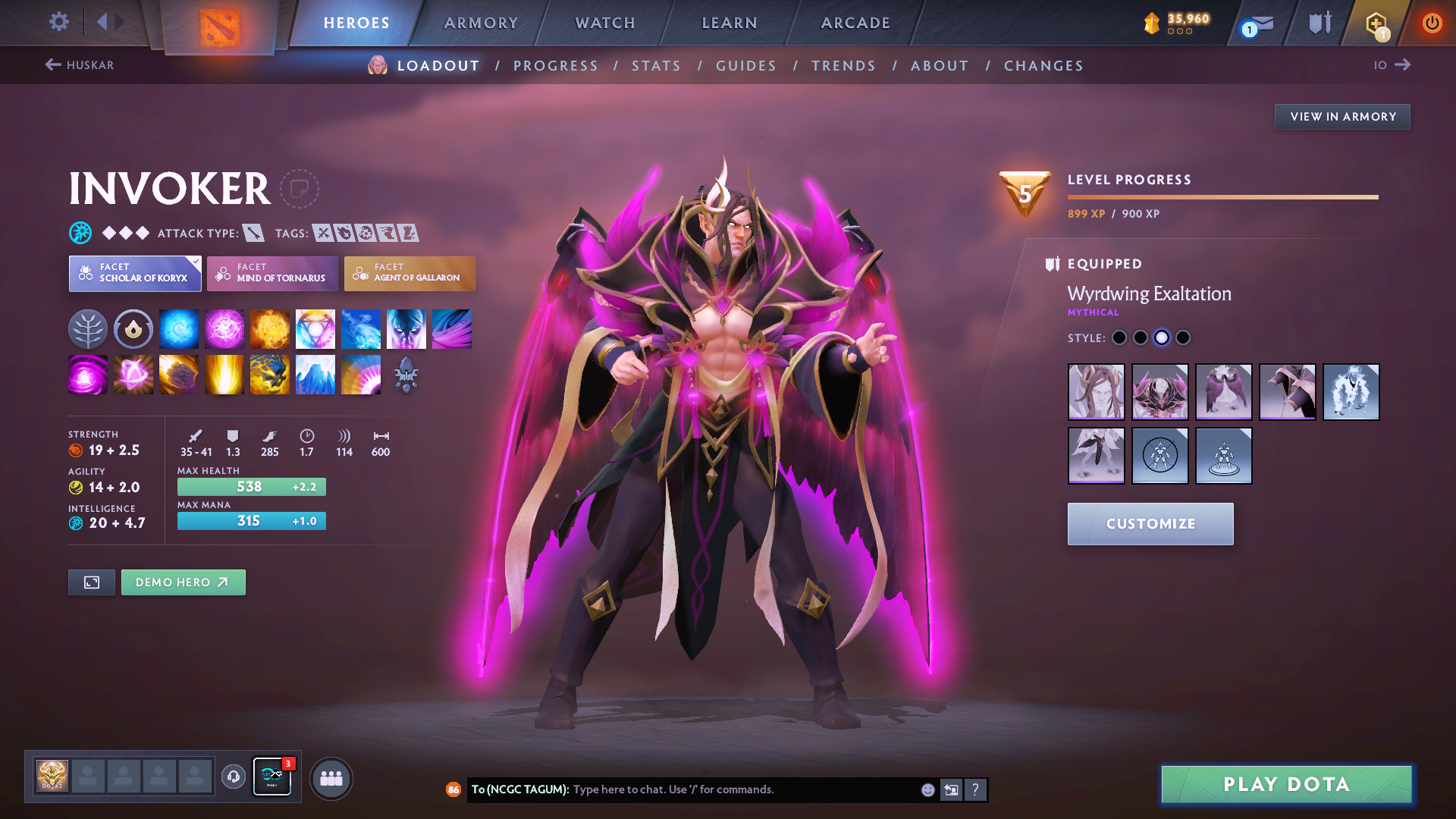Select the Wex ability icon
Screen dimensions: 1456x819
[224, 328]
